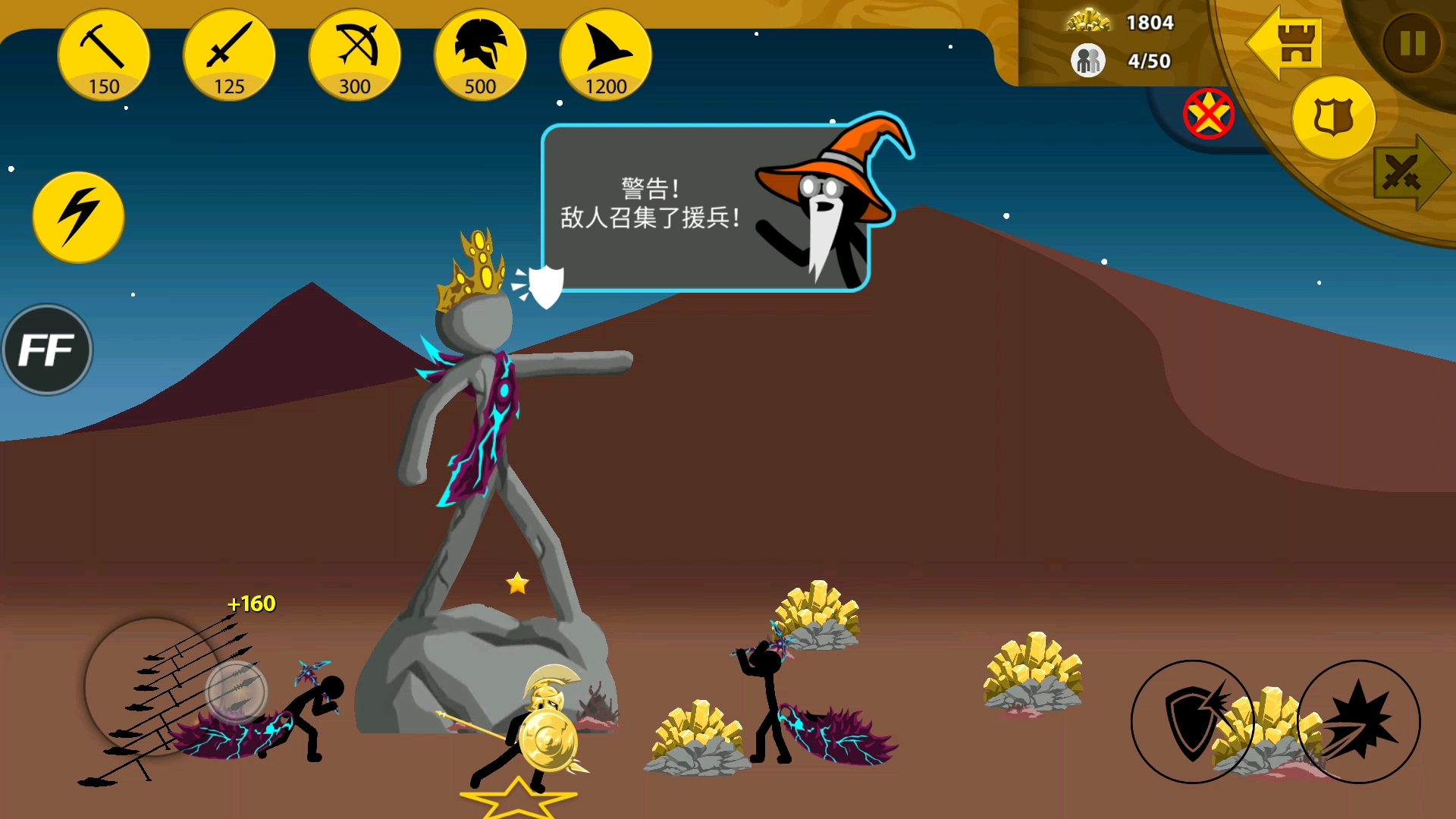This screenshot has height=819, width=1456.
Task: Activate the lightning bolt ability
Action: click(x=78, y=218)
